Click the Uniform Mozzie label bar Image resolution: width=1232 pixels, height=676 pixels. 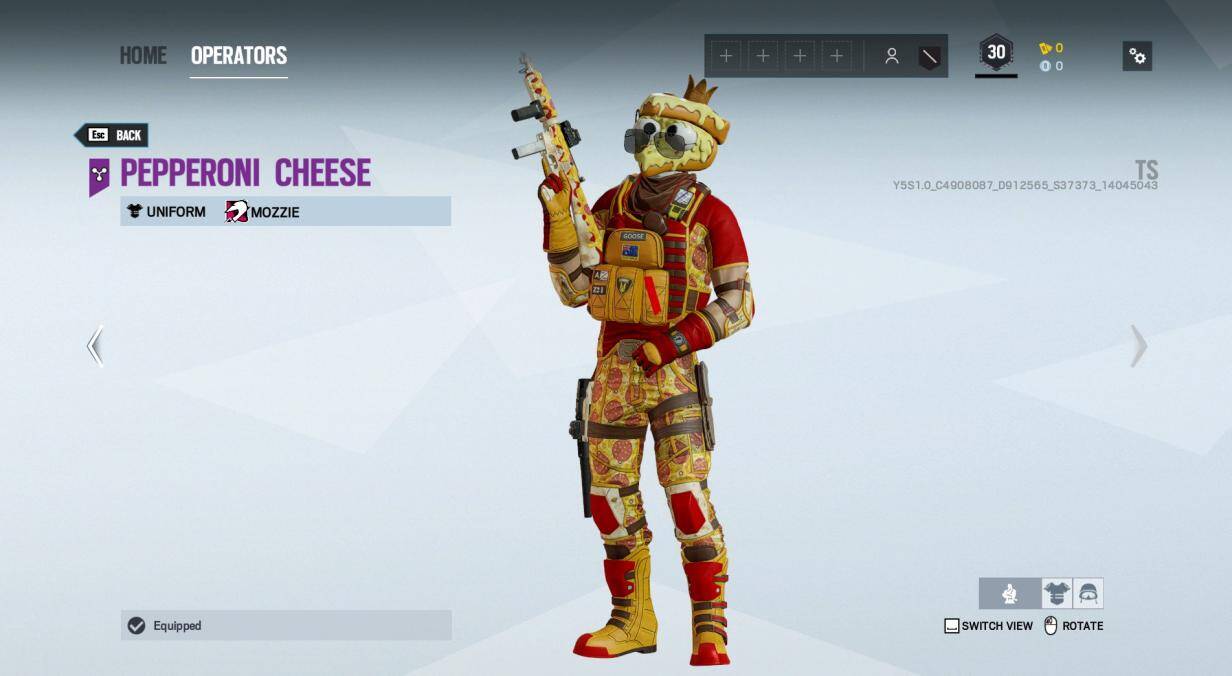(x=286, y=211)
